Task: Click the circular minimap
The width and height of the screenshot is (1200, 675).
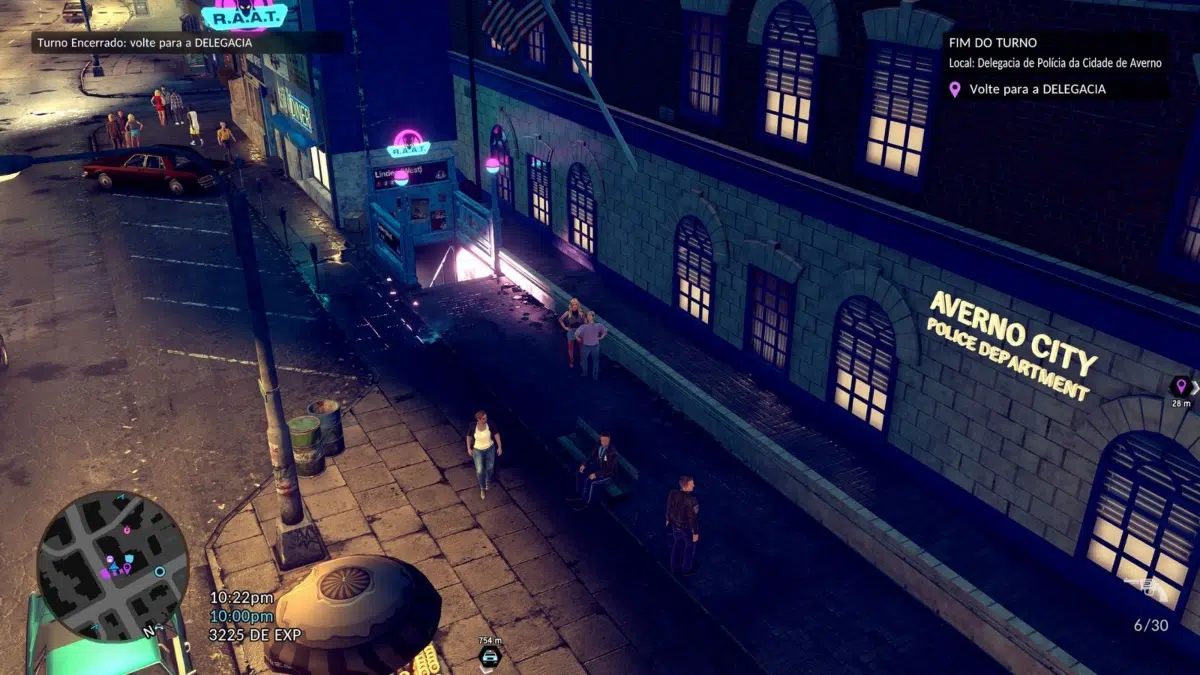Action: click(112, 565)
